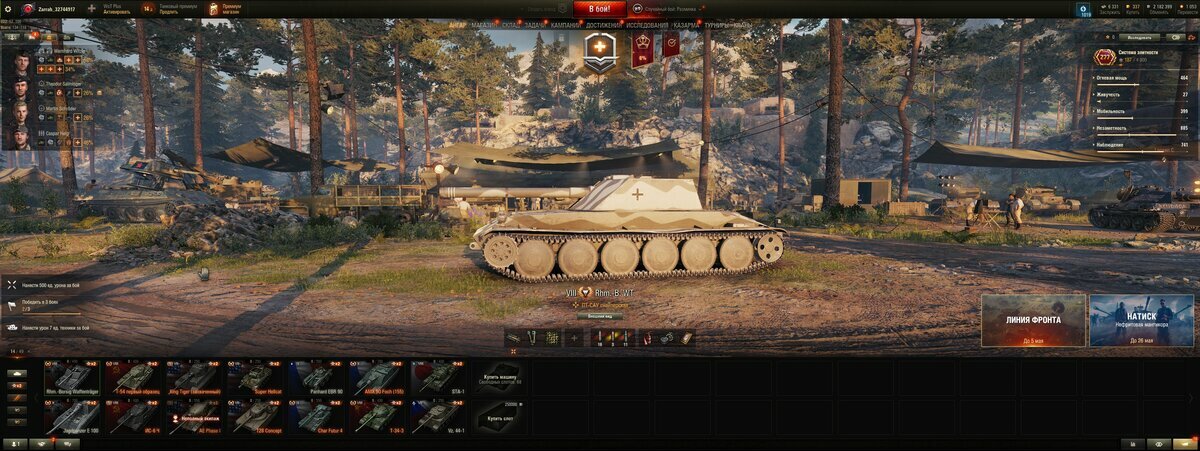The width and height of the screenshot is (1200, 451).
Task: Select the Panhard EBR 90 tank
Action: coord(317,377)
